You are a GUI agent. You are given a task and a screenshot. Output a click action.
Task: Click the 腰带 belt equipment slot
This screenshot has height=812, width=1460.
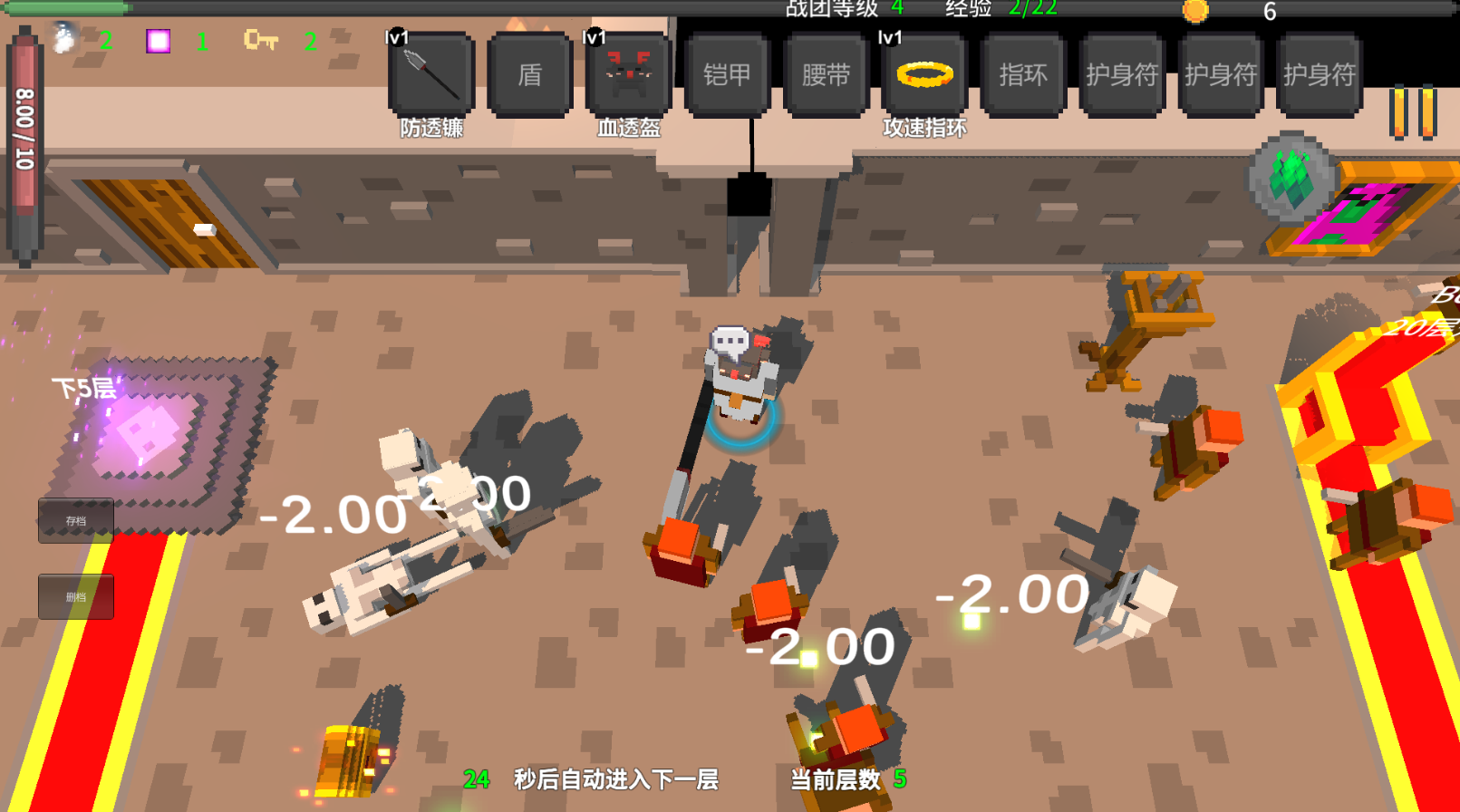(x=825, y=76)
